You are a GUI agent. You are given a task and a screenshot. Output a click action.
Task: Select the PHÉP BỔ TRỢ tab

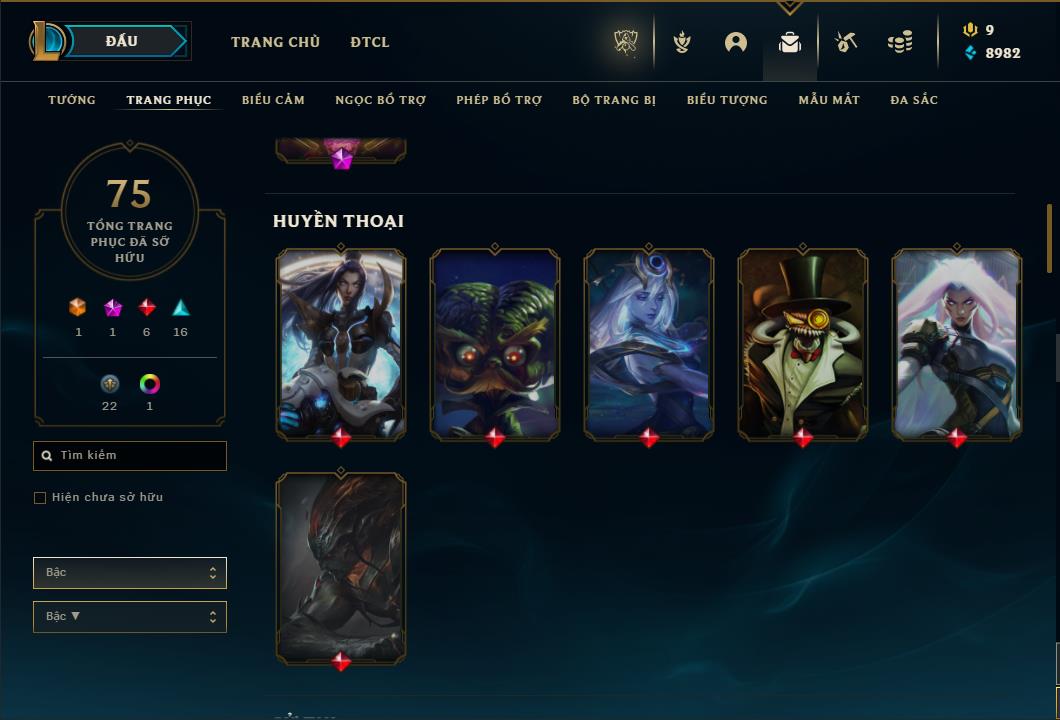pos(499,100)
